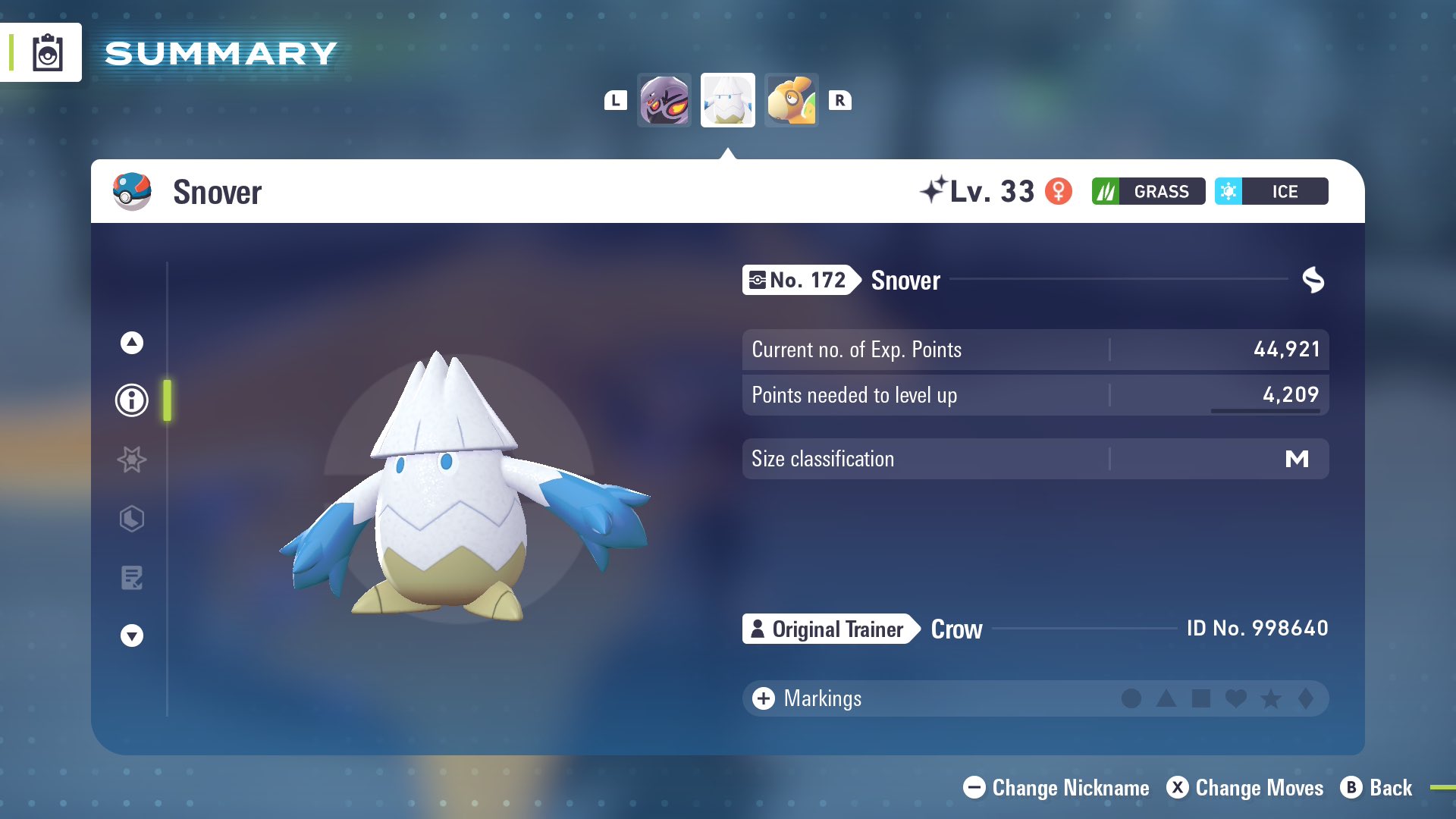Toggle the circle marking
The width and height of the screenshot is (1456, 819).
(1131, 698)
